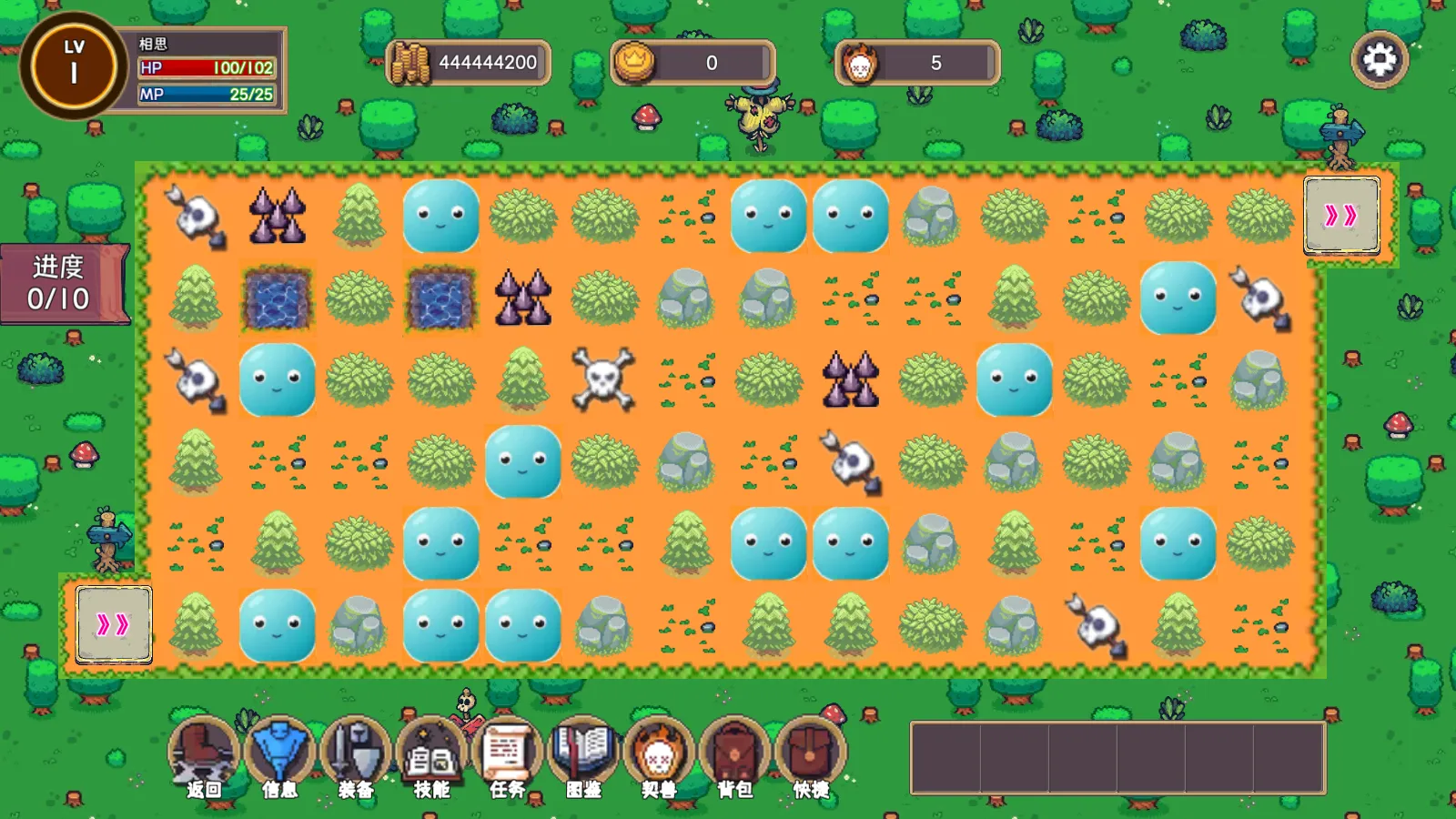Show the 技能 skills menu

(x=431, y=757)
